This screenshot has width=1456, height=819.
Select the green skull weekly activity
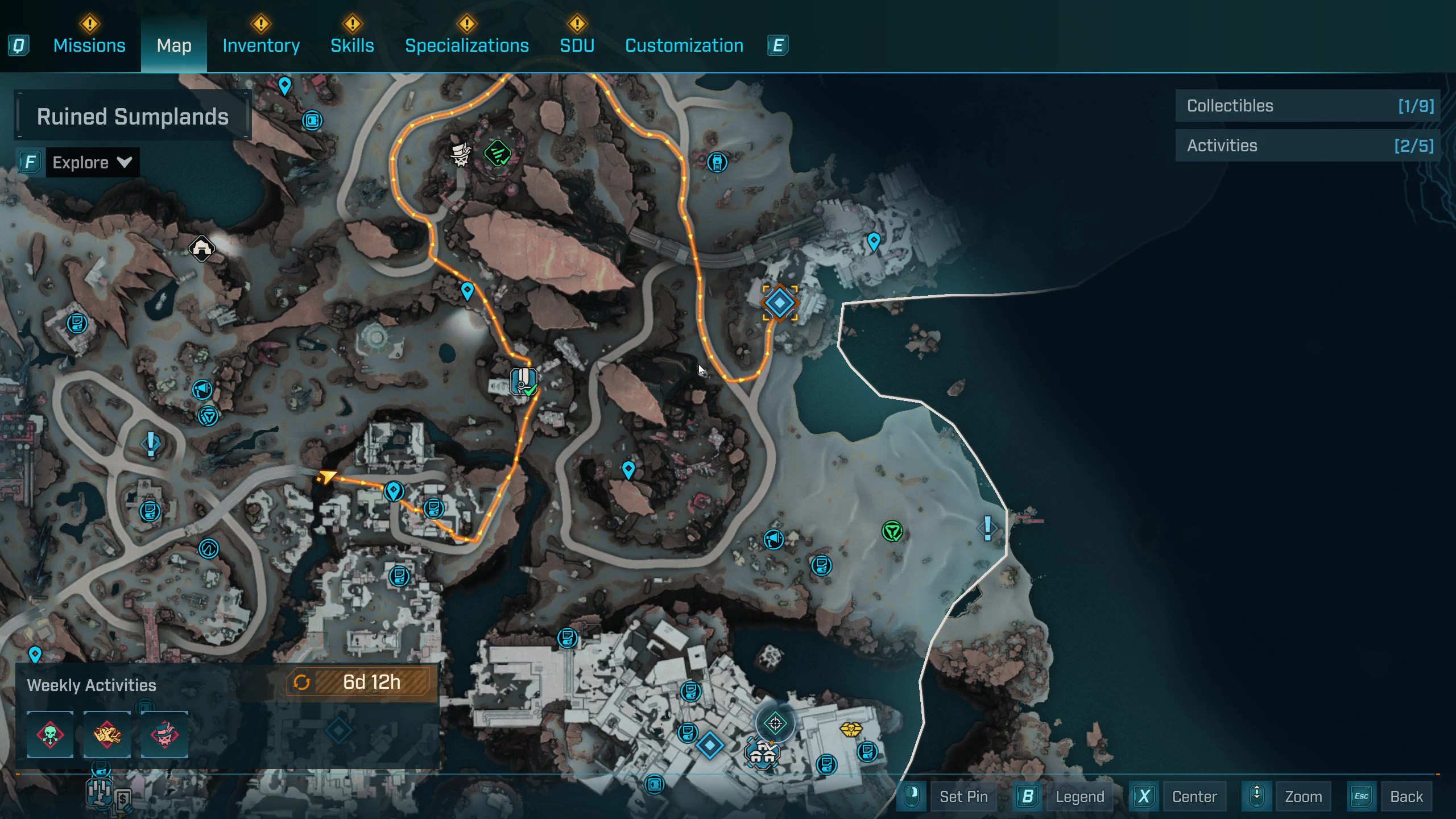(50, 734)
